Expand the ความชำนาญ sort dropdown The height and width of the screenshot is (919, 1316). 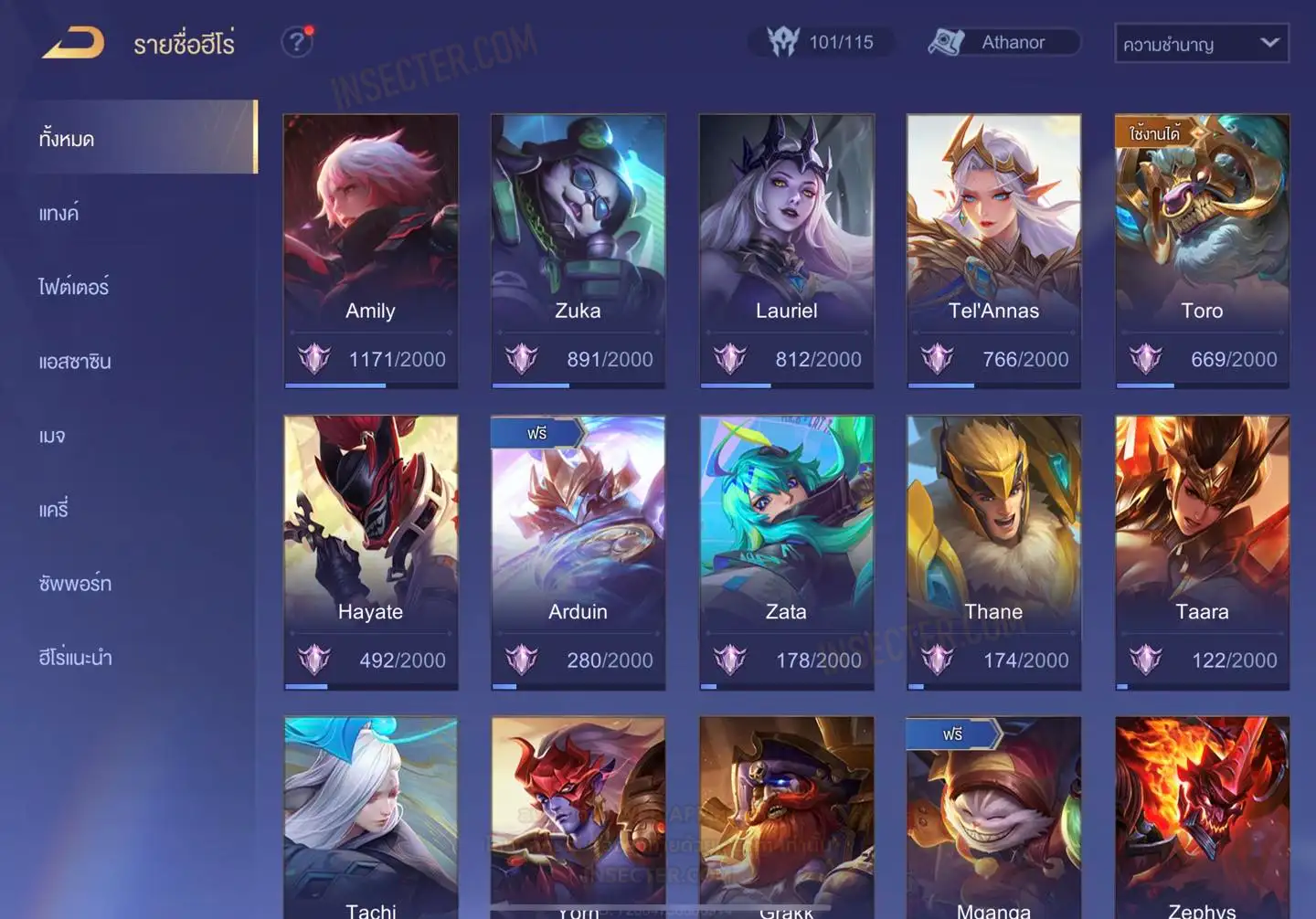1201,44
